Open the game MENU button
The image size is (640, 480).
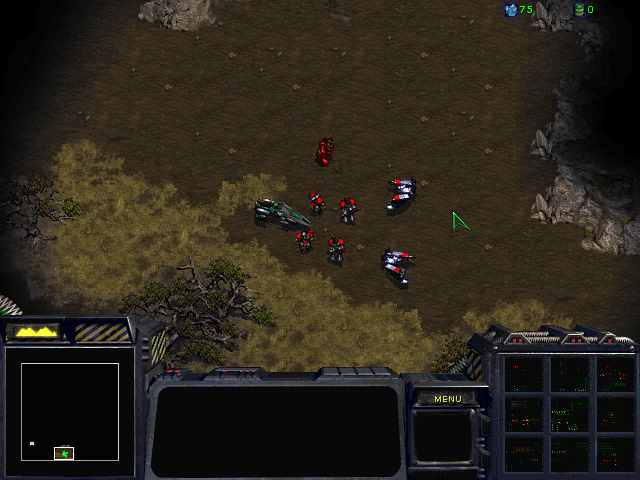click(x=447, y=398)
